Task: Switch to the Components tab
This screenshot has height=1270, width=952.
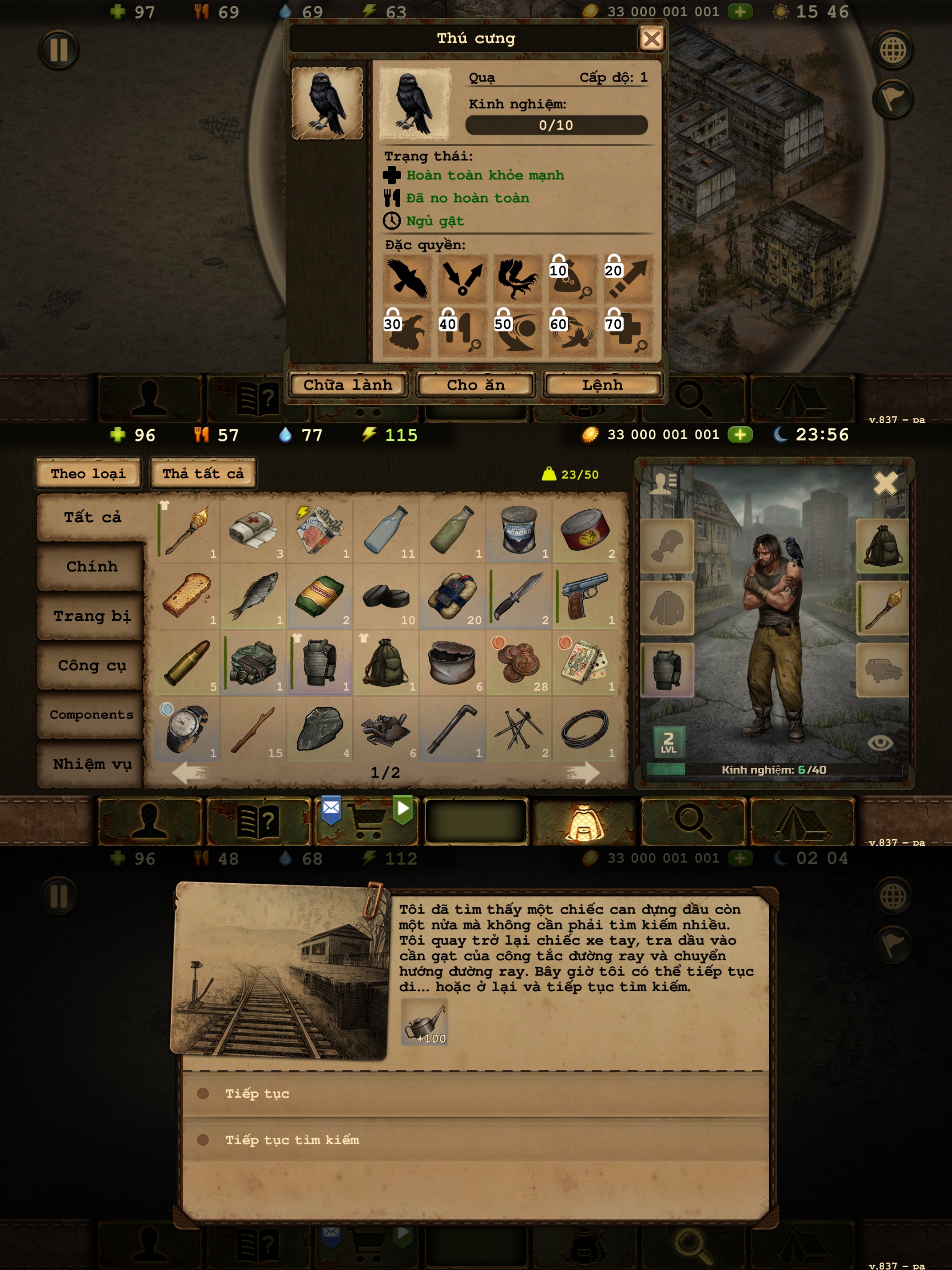Action: click(x=91, y=715)
